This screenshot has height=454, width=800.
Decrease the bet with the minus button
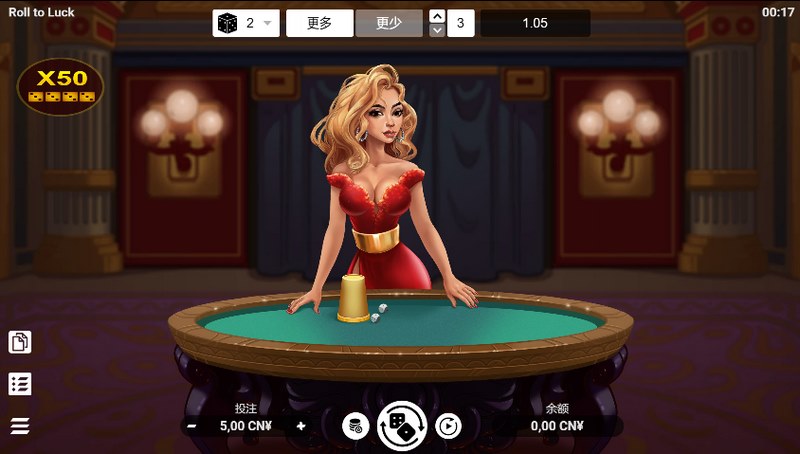click(190, 426)
